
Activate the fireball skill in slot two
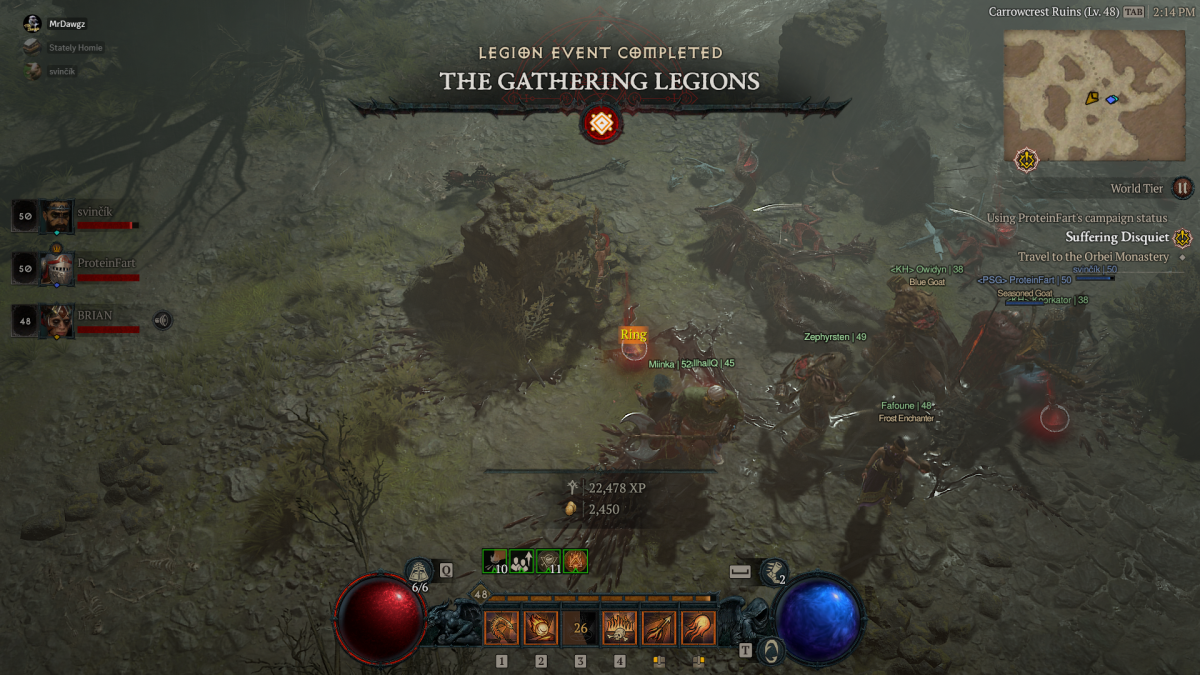click(541, 628)
